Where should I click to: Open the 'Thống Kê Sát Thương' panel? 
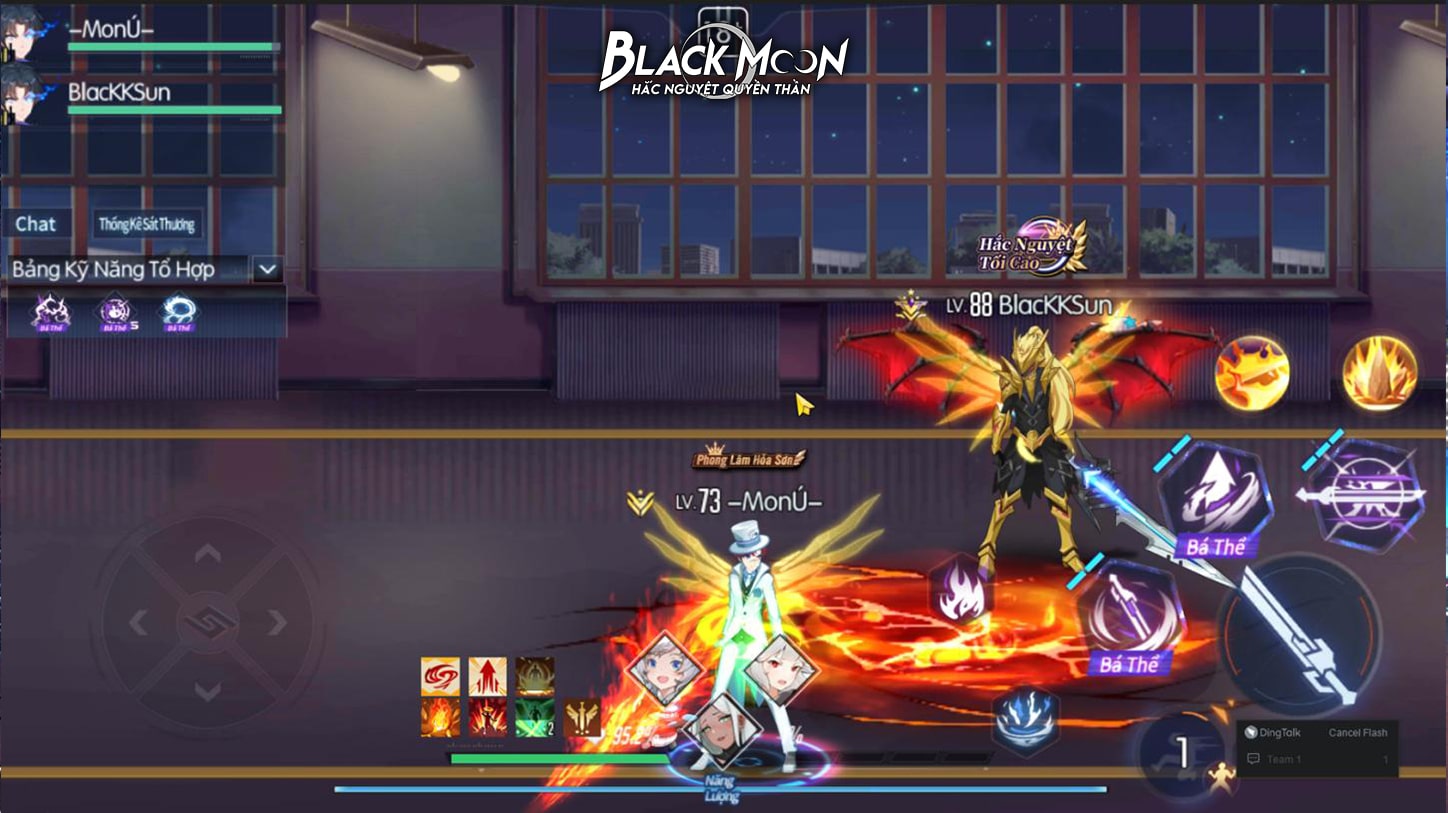[x=147, y=223]
